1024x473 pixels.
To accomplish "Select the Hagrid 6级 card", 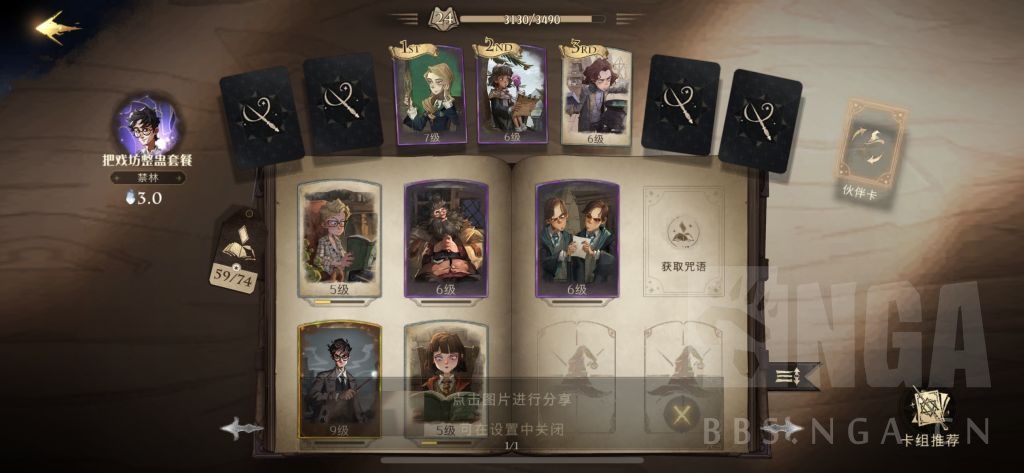I will pos(447,240).
